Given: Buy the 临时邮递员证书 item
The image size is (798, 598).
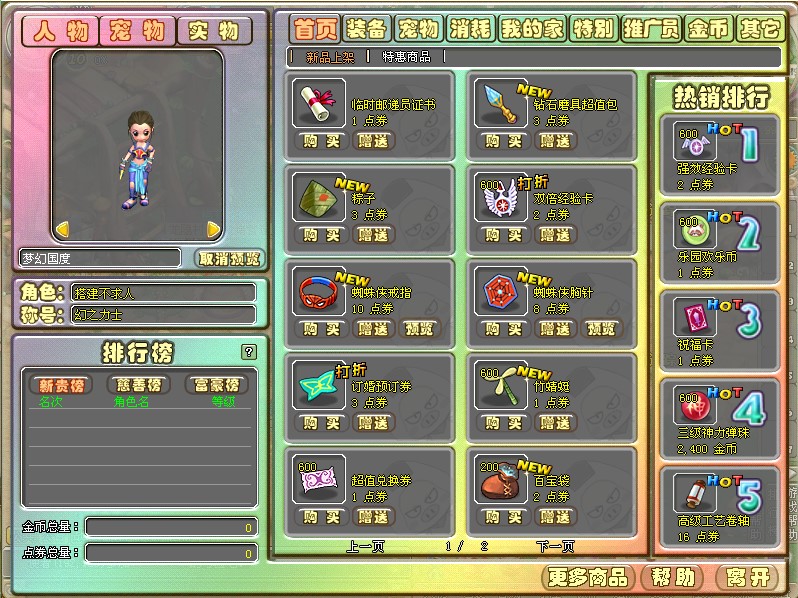Looking at the screenshot, I should pyautogui.click(x=322, y=141).
